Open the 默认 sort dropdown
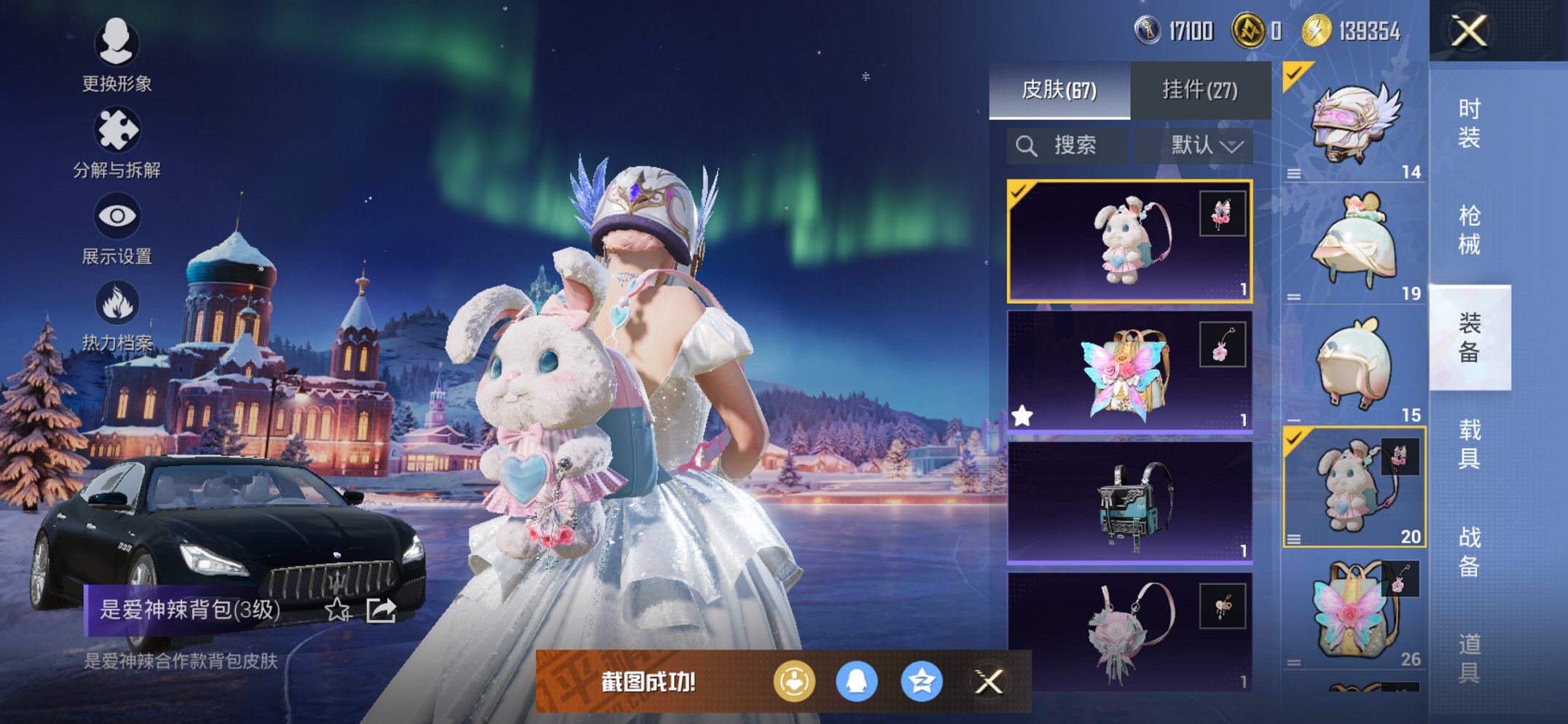 pos(1205,146)
